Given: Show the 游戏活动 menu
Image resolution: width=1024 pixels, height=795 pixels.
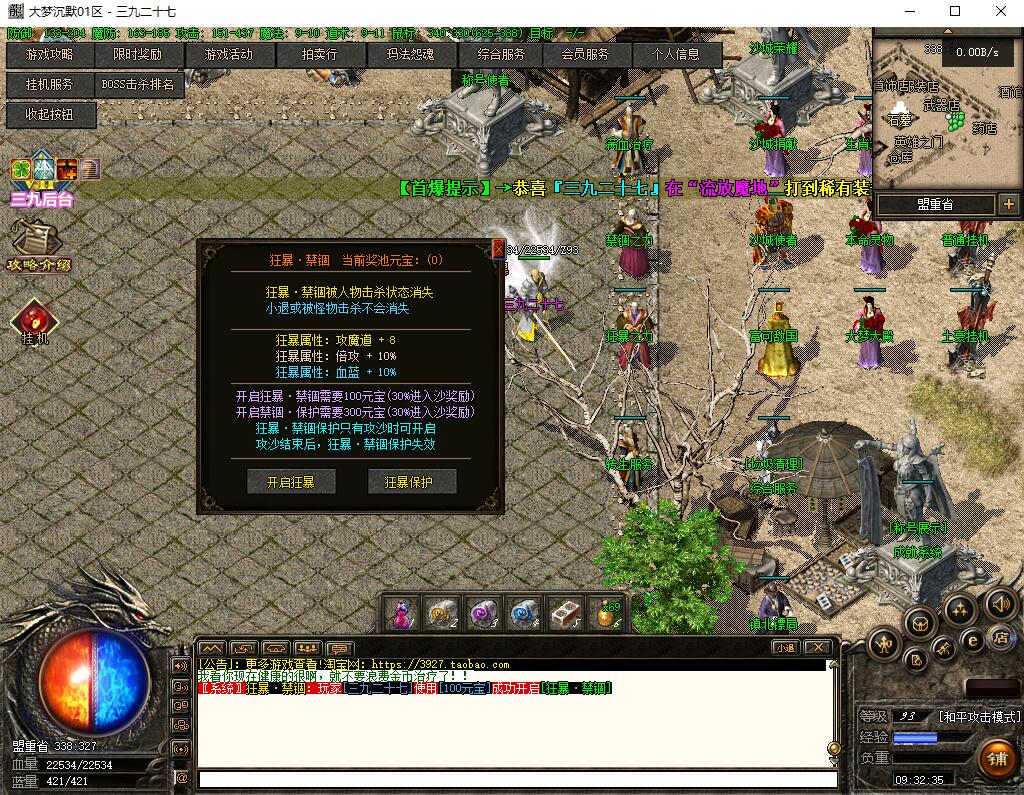Looking at the screenshot, I should pyautogui.click(x=229, y=55).
